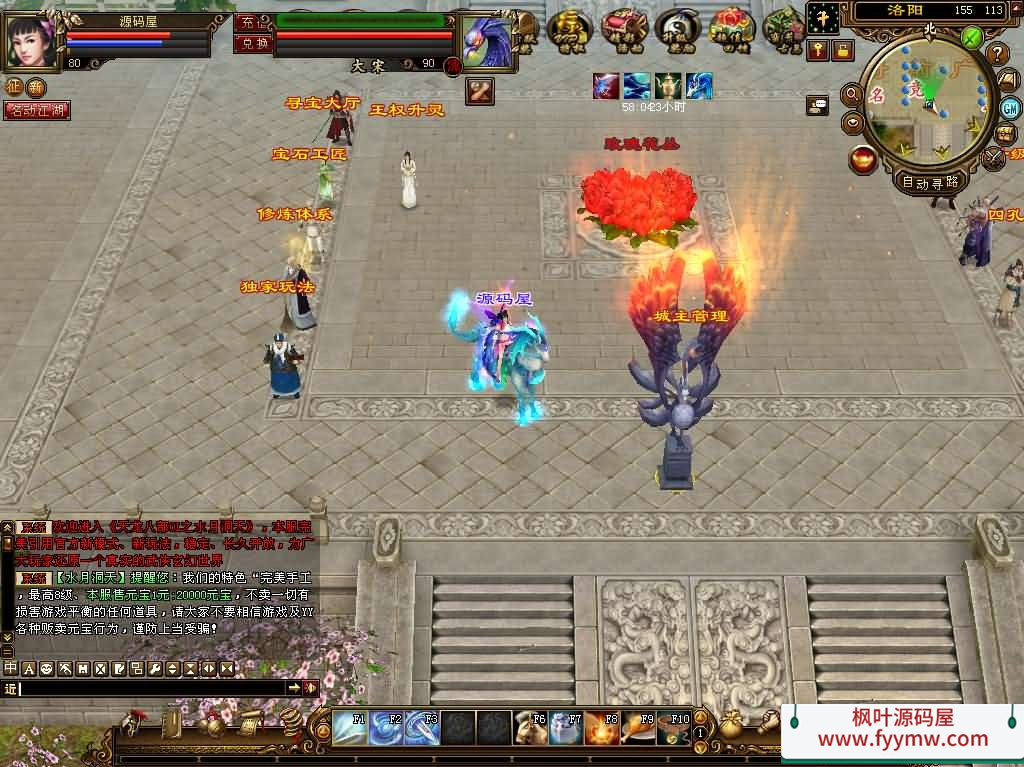Open the circular minimap of 洛阳
This screenshot has width=1024, height=767.
point(927,103)
